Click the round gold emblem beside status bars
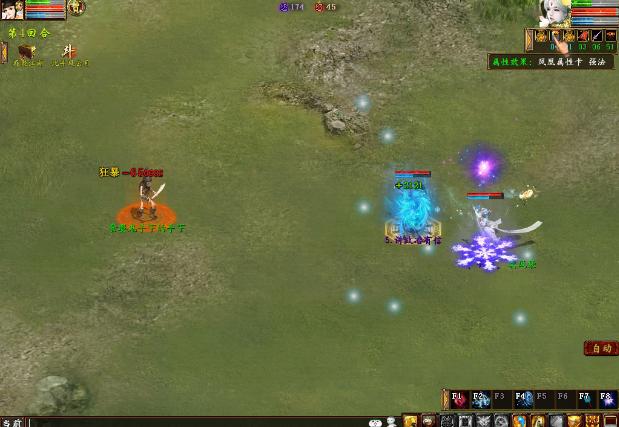619x427 pixels. (x=77, y=8)
